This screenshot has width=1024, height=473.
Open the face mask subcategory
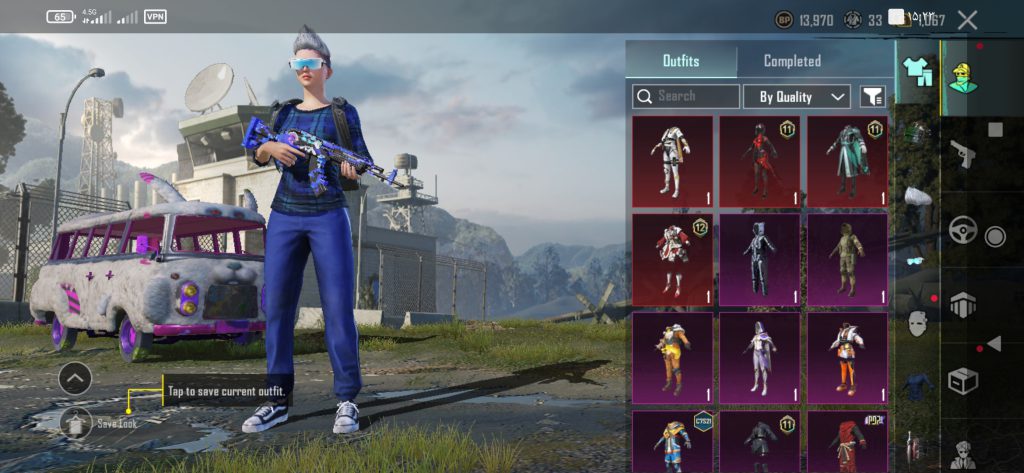[918, 324]
